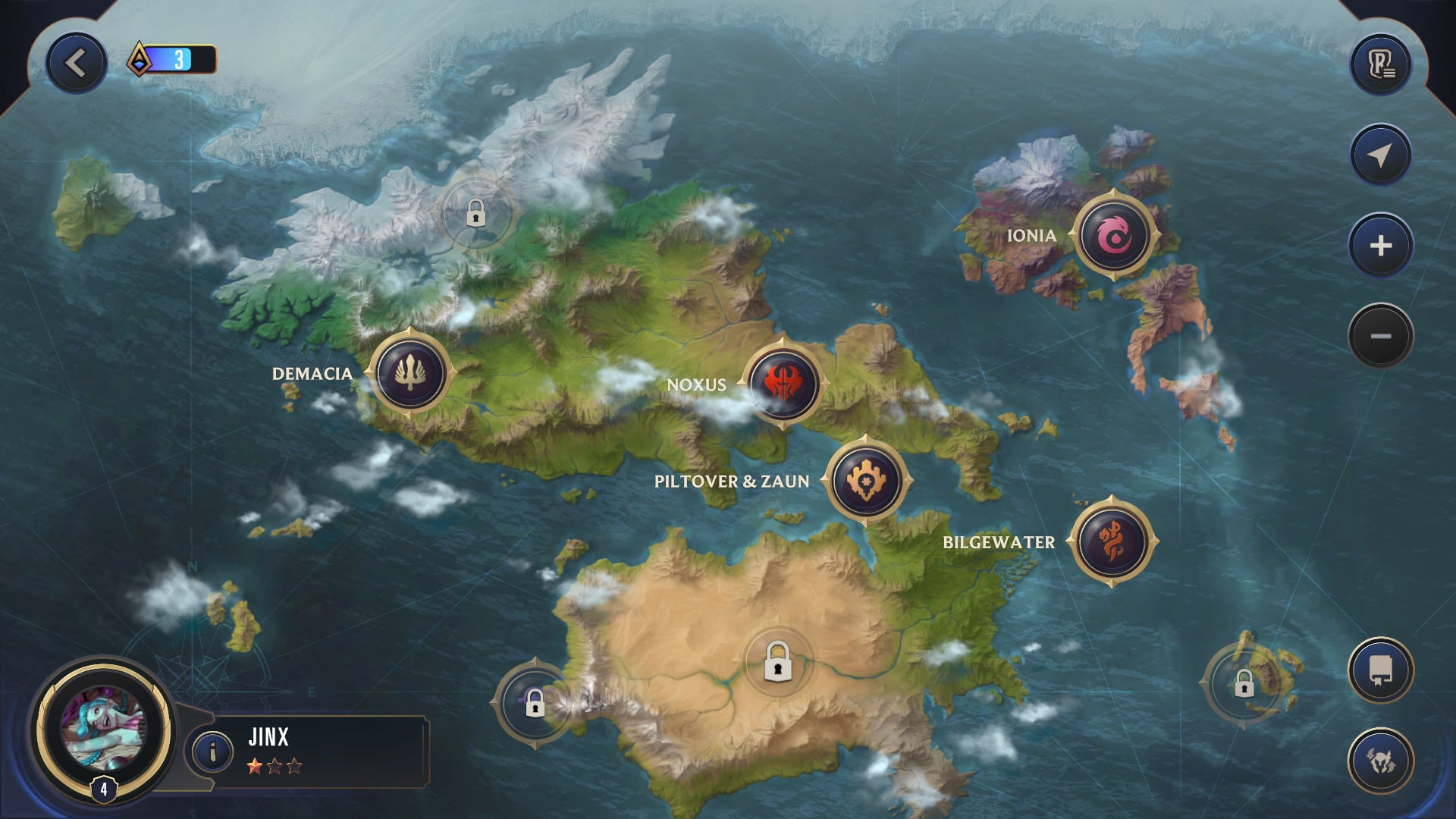The height and width of the screenshot is (819, 1456).
Task: Select the Noxus region marker
Action: [x=783, y=384]
